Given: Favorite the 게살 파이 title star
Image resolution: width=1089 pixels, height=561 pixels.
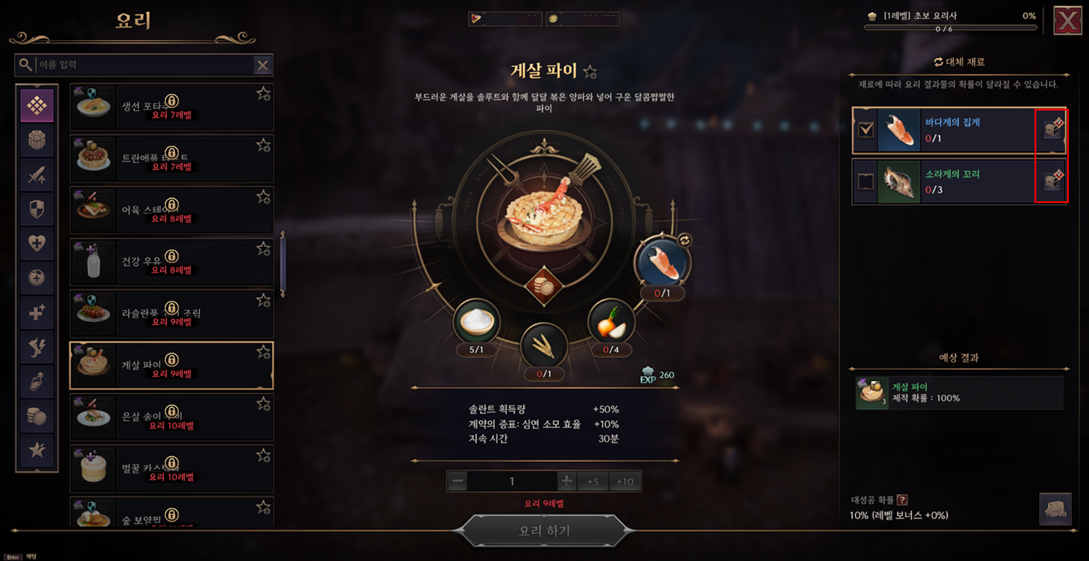Looking at the screenshot, I should [x=590, y=72].
